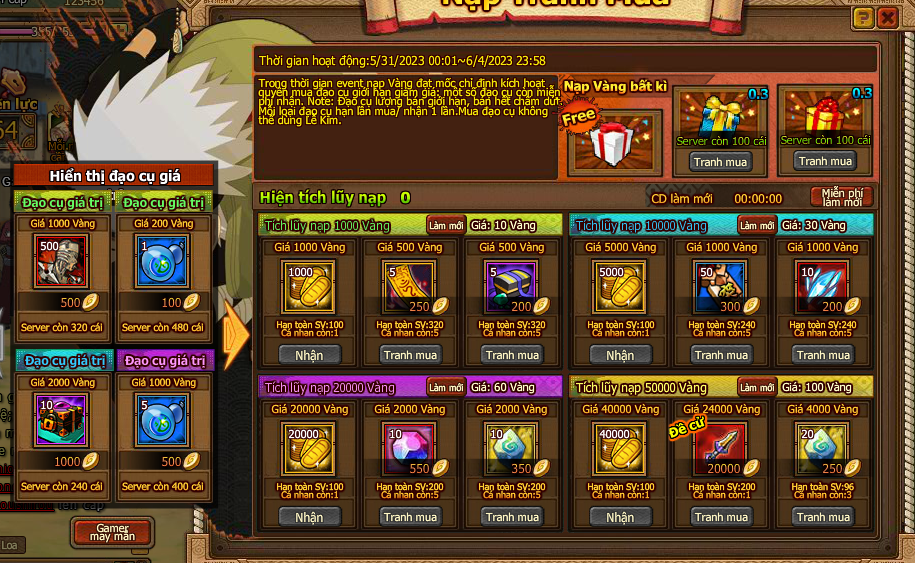Screen dimensions: 915x563
Task: Hit Làm mới on the 10000 Vàng tier
Action: click(756, 225)
